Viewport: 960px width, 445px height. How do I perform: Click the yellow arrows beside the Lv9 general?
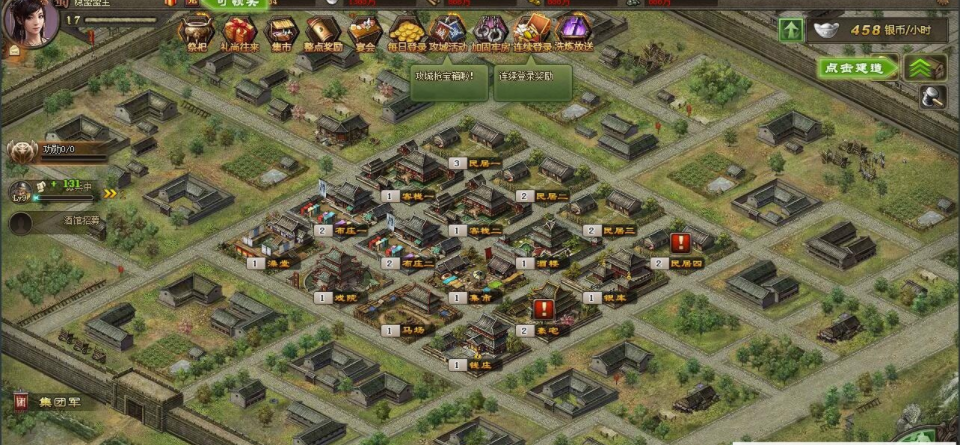click(111, 194)
